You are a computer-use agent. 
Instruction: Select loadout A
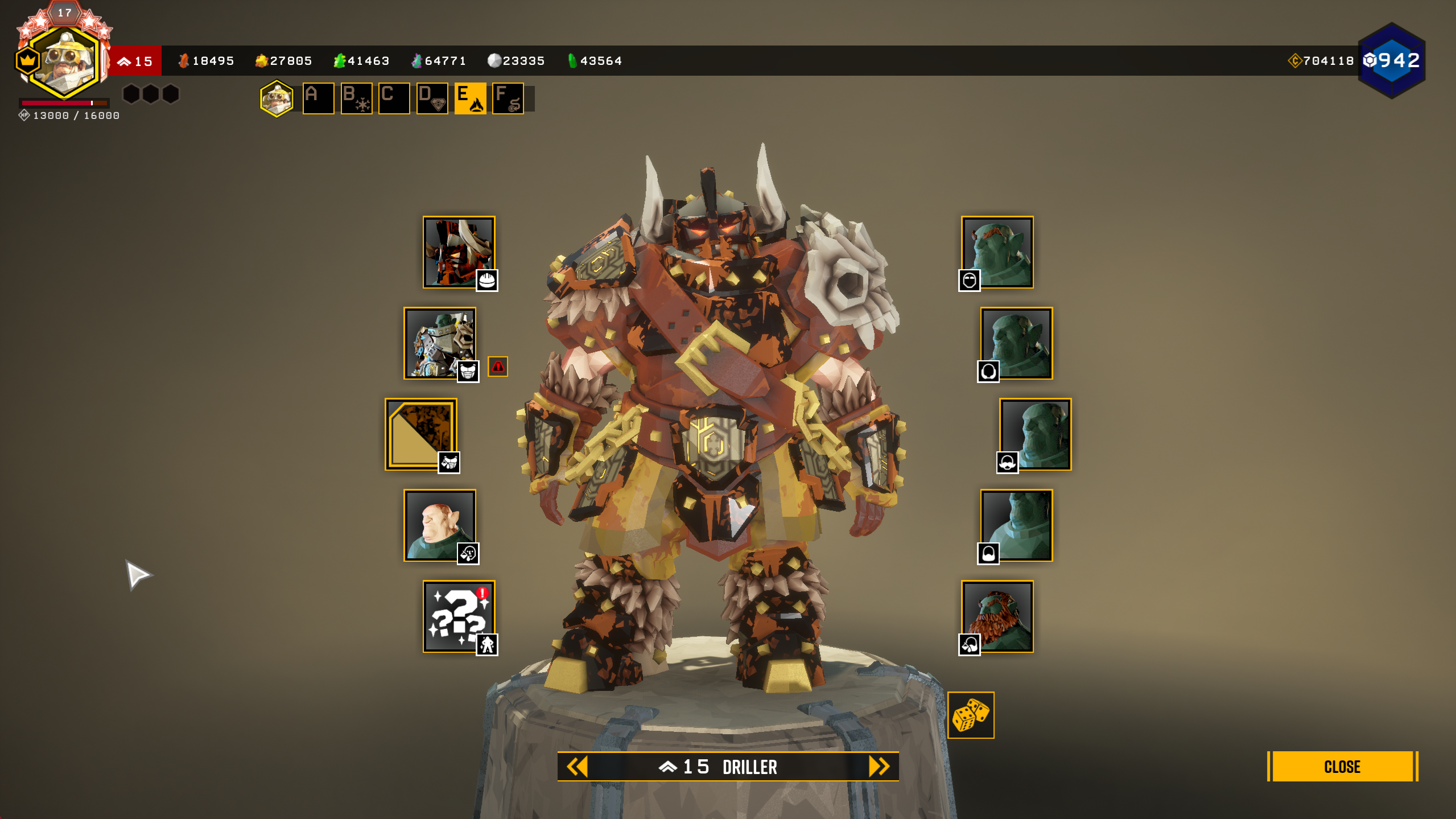click(x=318, y=98)
